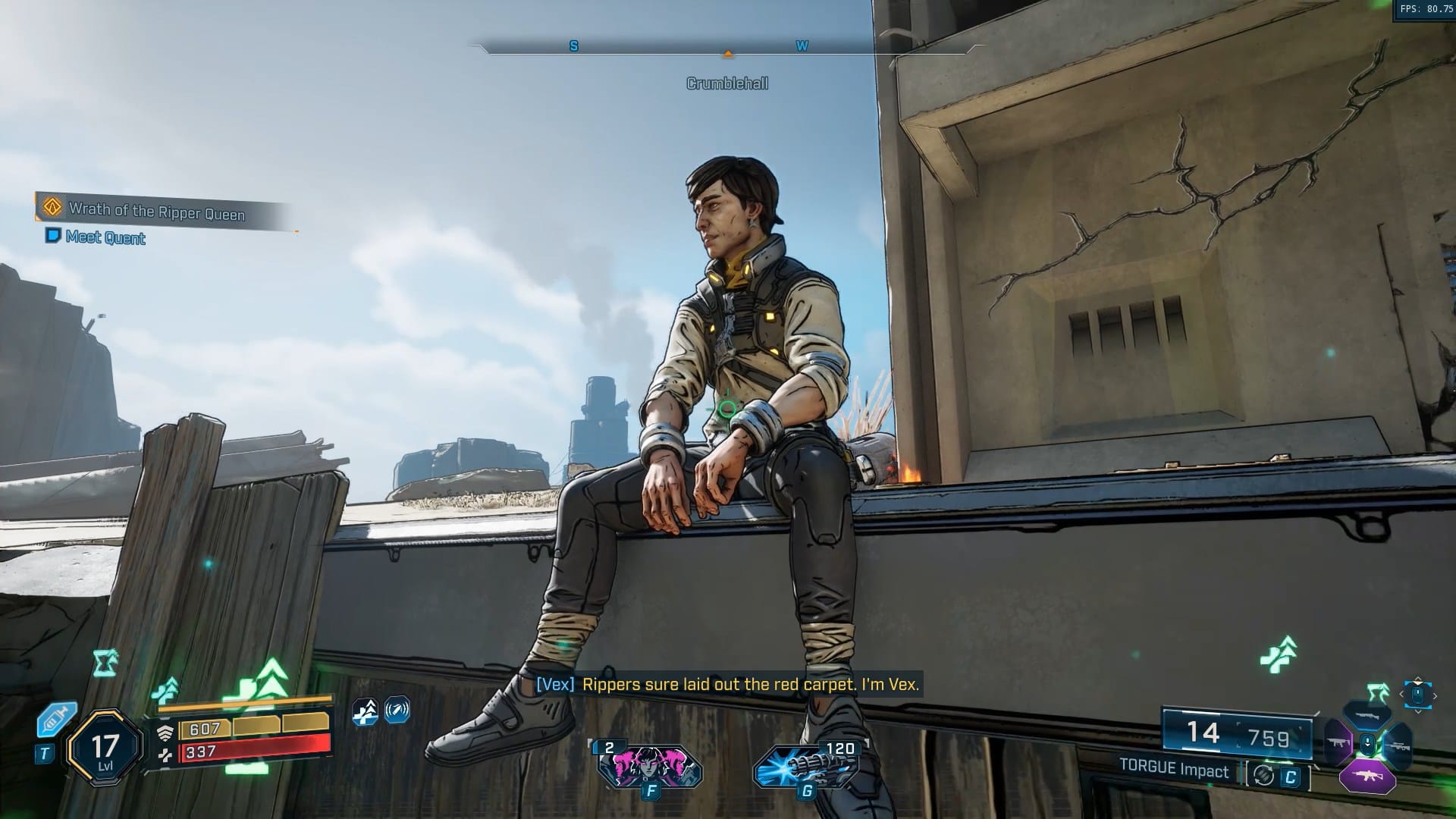
Task: Select the highlighted purple assault rifle slot
Action: point(1367,776)
